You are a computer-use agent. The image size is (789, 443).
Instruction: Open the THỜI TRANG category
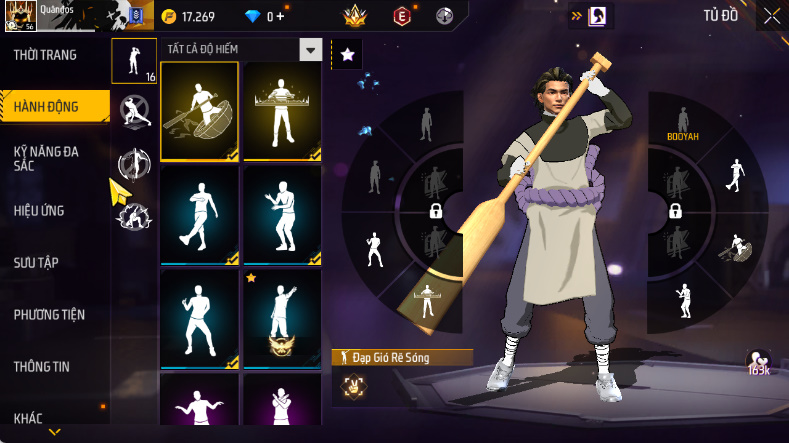[45, 55]
